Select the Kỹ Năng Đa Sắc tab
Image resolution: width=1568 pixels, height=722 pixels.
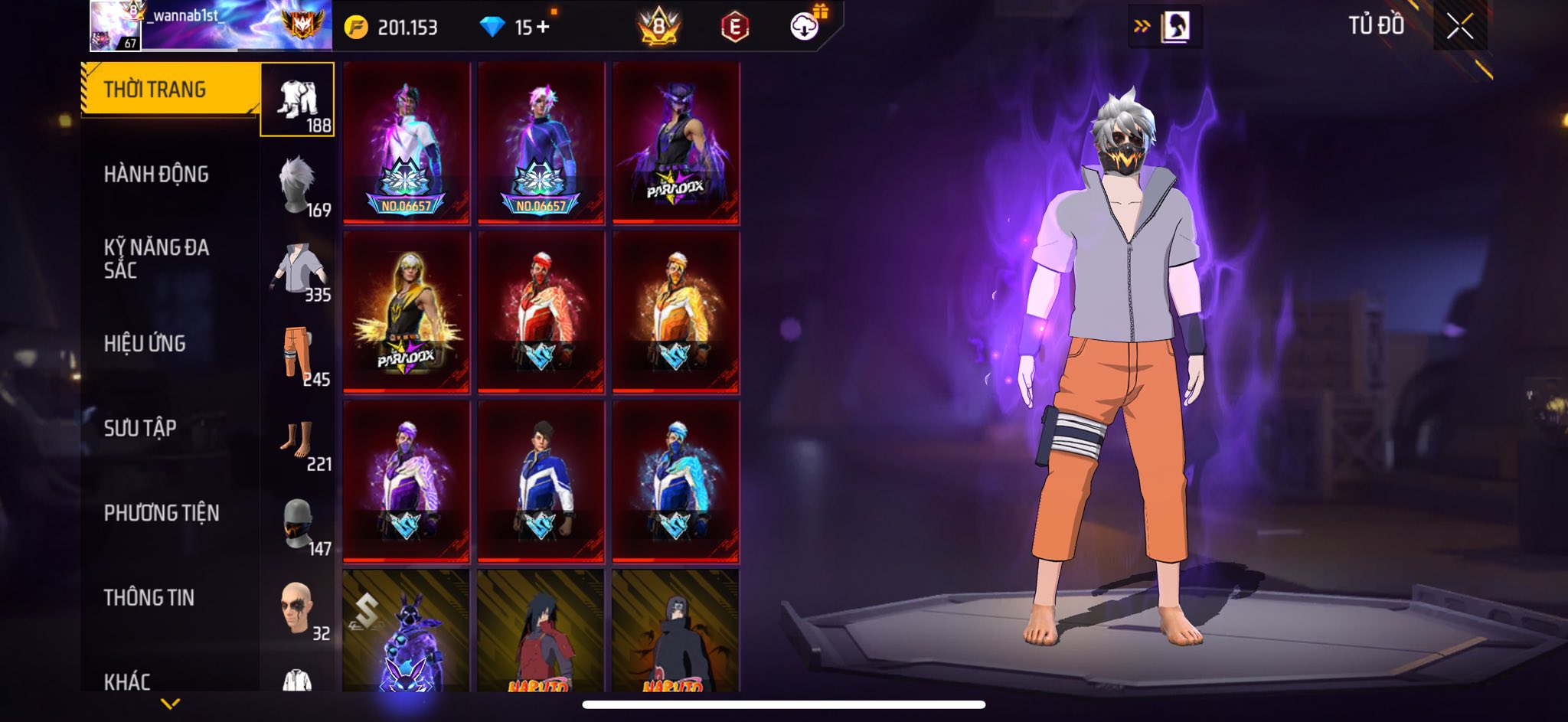pyautogui.click(x=156, y=259)
